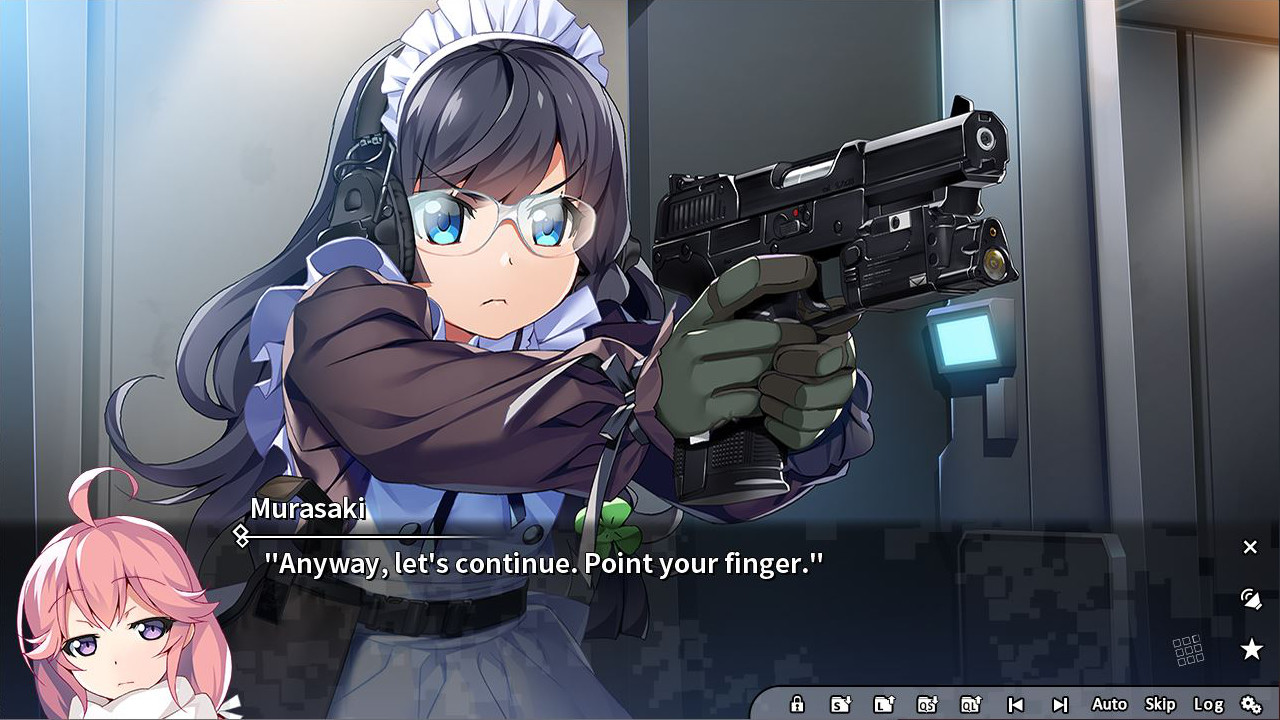Open game settings with the gear icon

(1252, 703)
